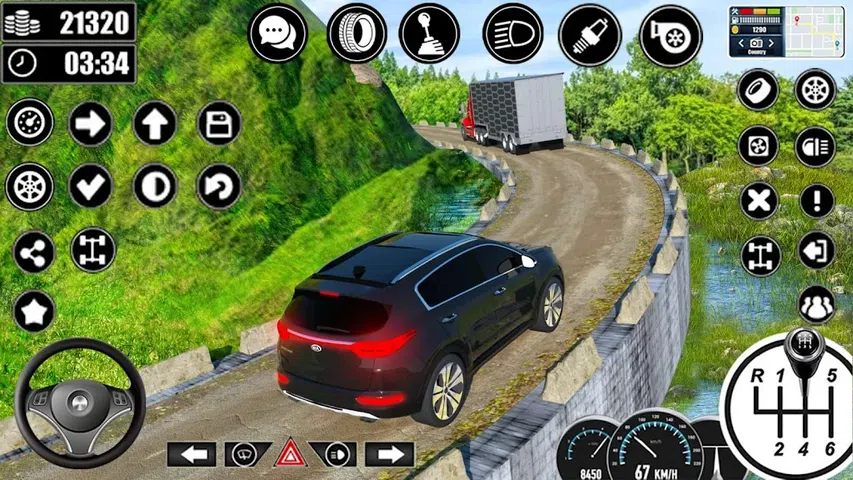853x480 pixels.
Task: Signal right with bottom right arrow
Action: pyautogui.click(x=389, y=454)
